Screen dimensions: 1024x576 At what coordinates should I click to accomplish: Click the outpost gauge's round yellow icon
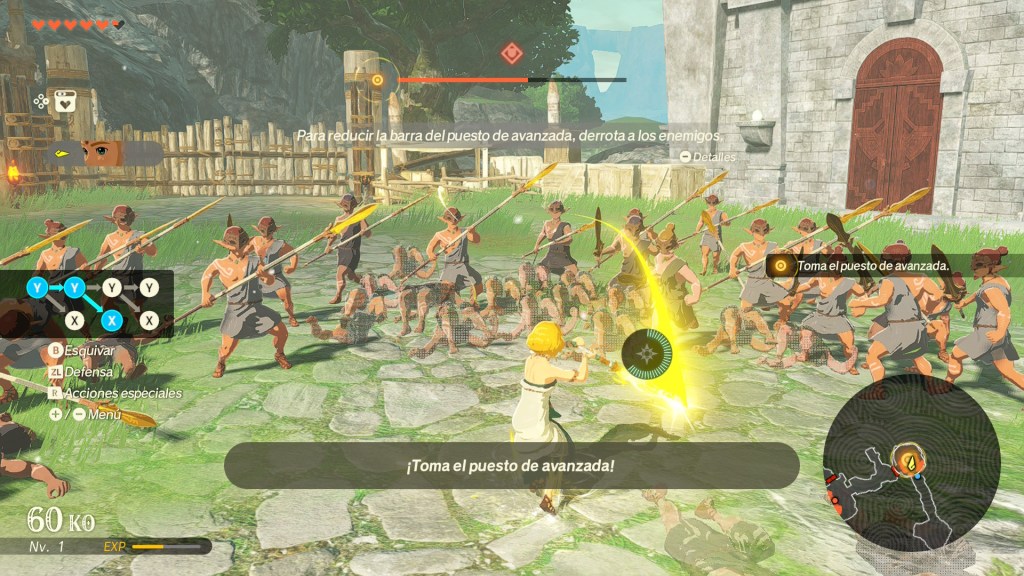click(377, 80)
